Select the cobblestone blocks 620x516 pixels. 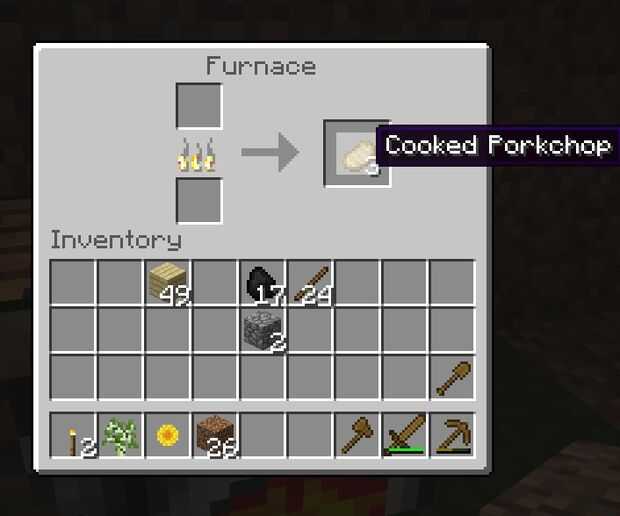264,329
